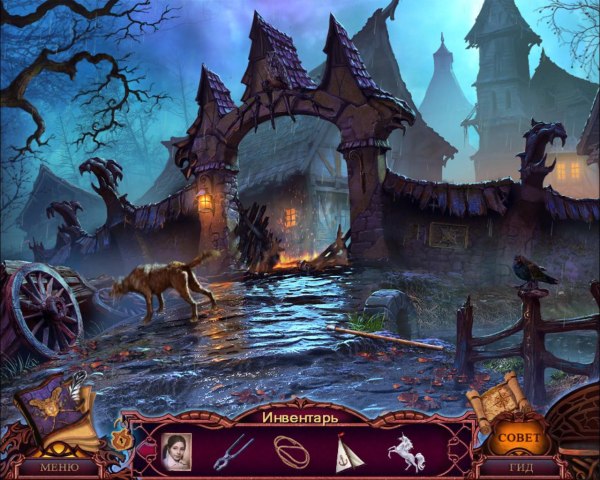Take the white unicorn figurine from inventory
Image resolution: width=600 pixels, height=480 pixels.
click(x=406, y=451)
